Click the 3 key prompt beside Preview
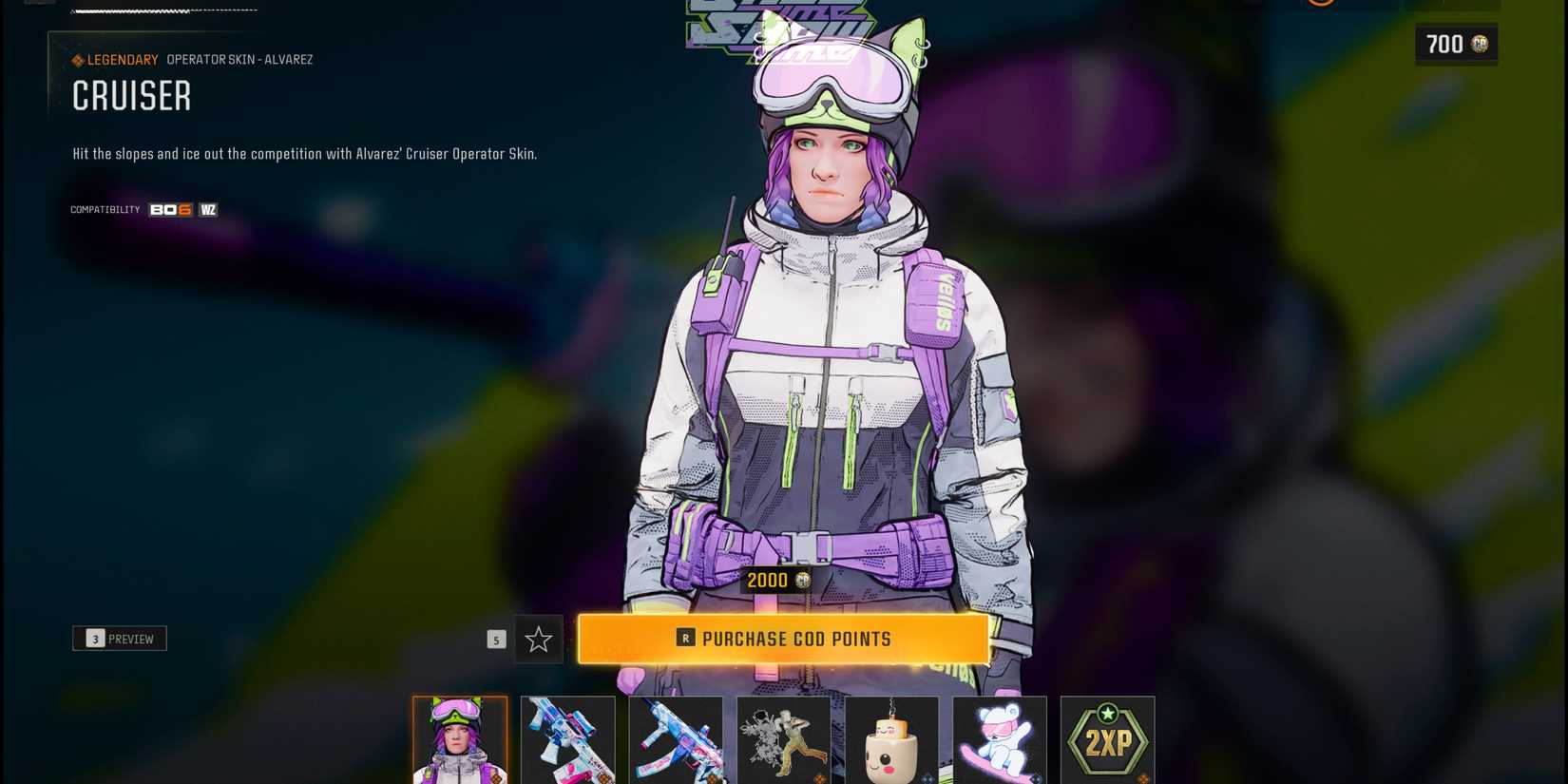This screenshot has width=1568, height=784. (x=94, y=638)
